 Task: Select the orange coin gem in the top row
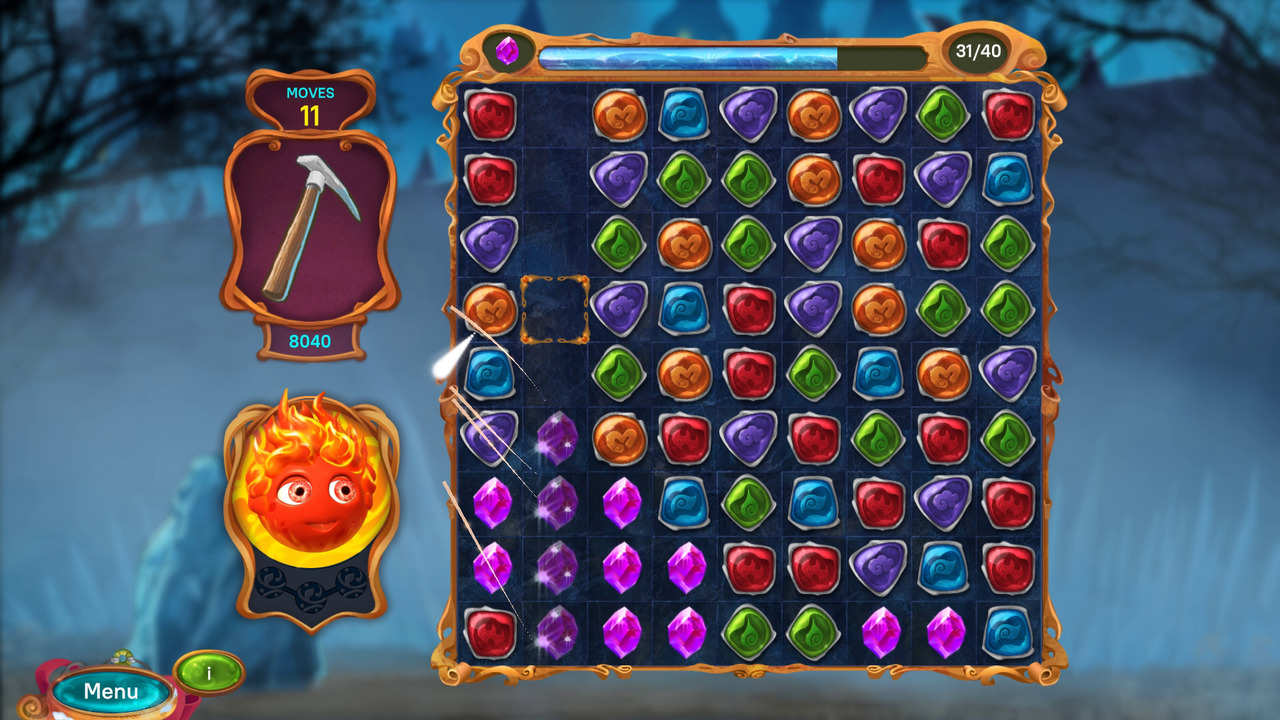point(618,113)
